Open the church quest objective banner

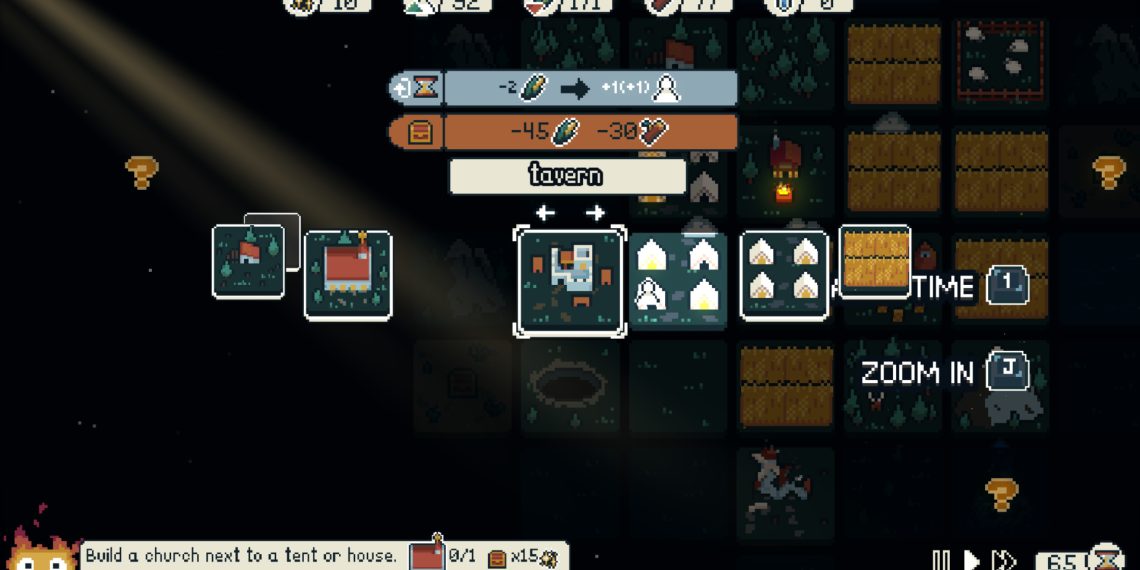click(240, 555)
